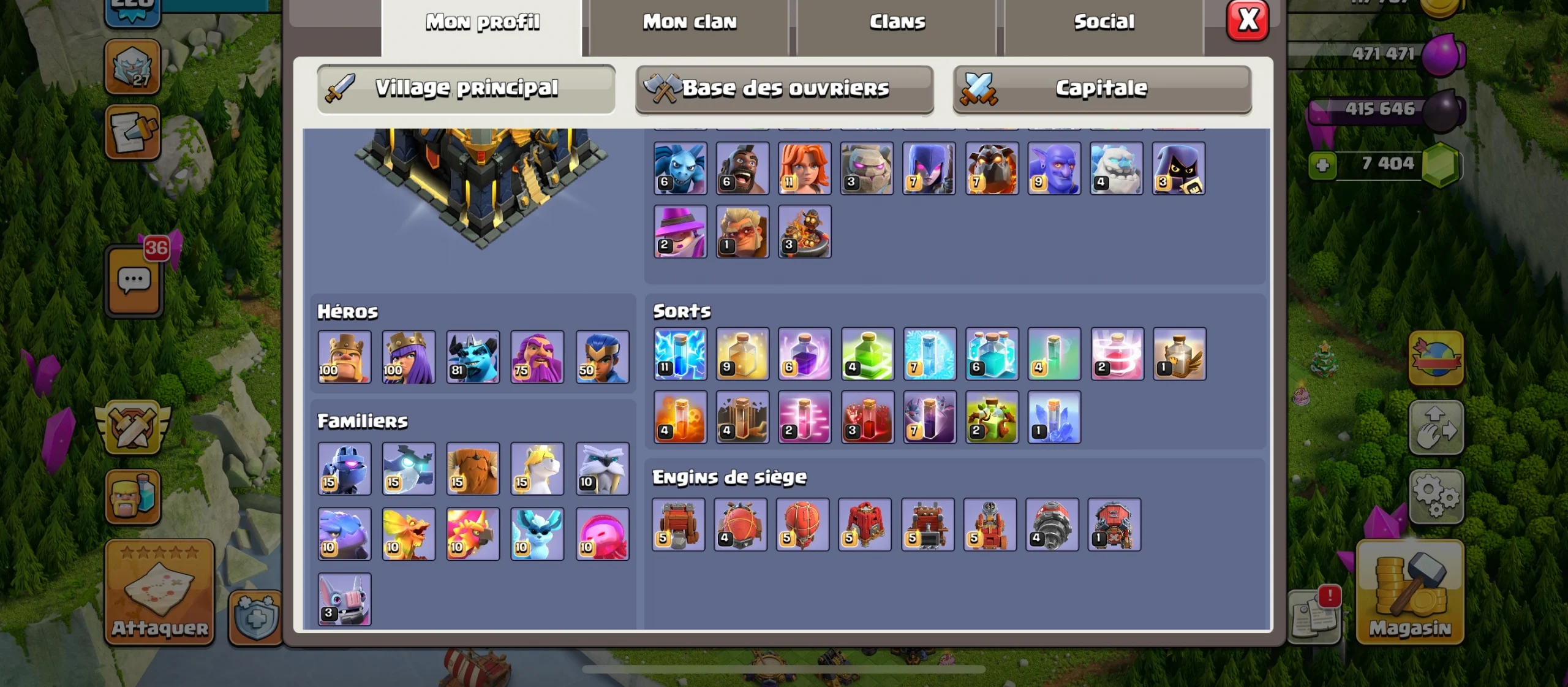This screenshot has height=687, width=1568.
Task: Click the Hog Rider troop icon
Action: click(742, 169)
